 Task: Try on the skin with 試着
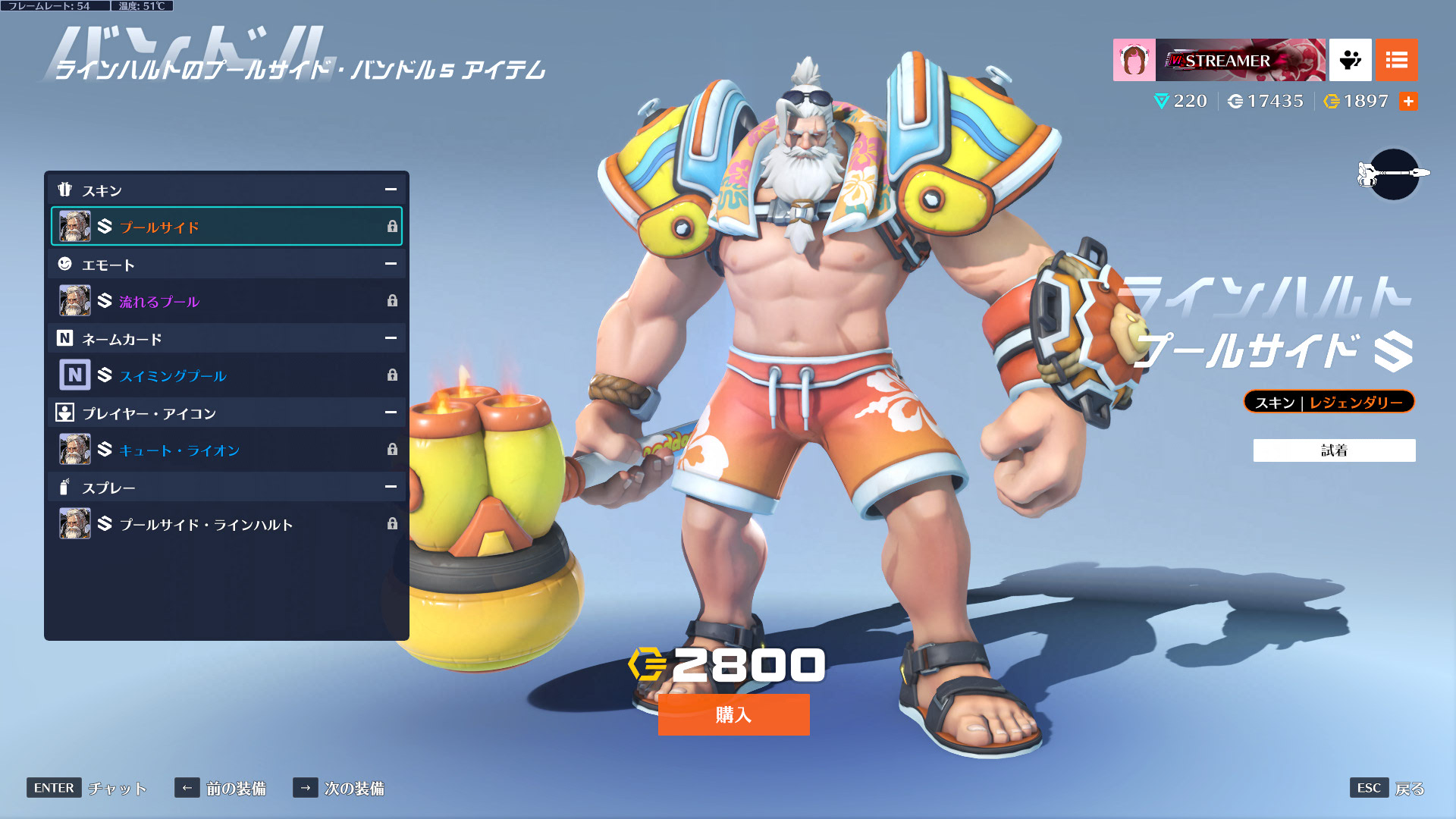point(1334,450)
